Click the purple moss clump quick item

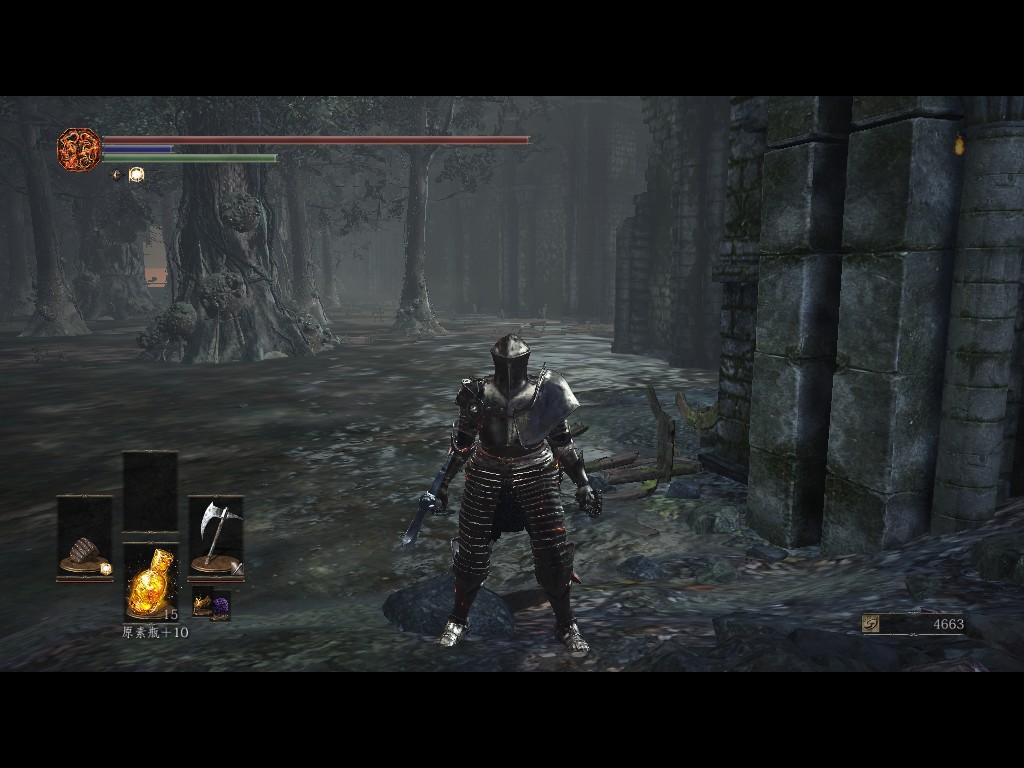click(x=220, y=606)
